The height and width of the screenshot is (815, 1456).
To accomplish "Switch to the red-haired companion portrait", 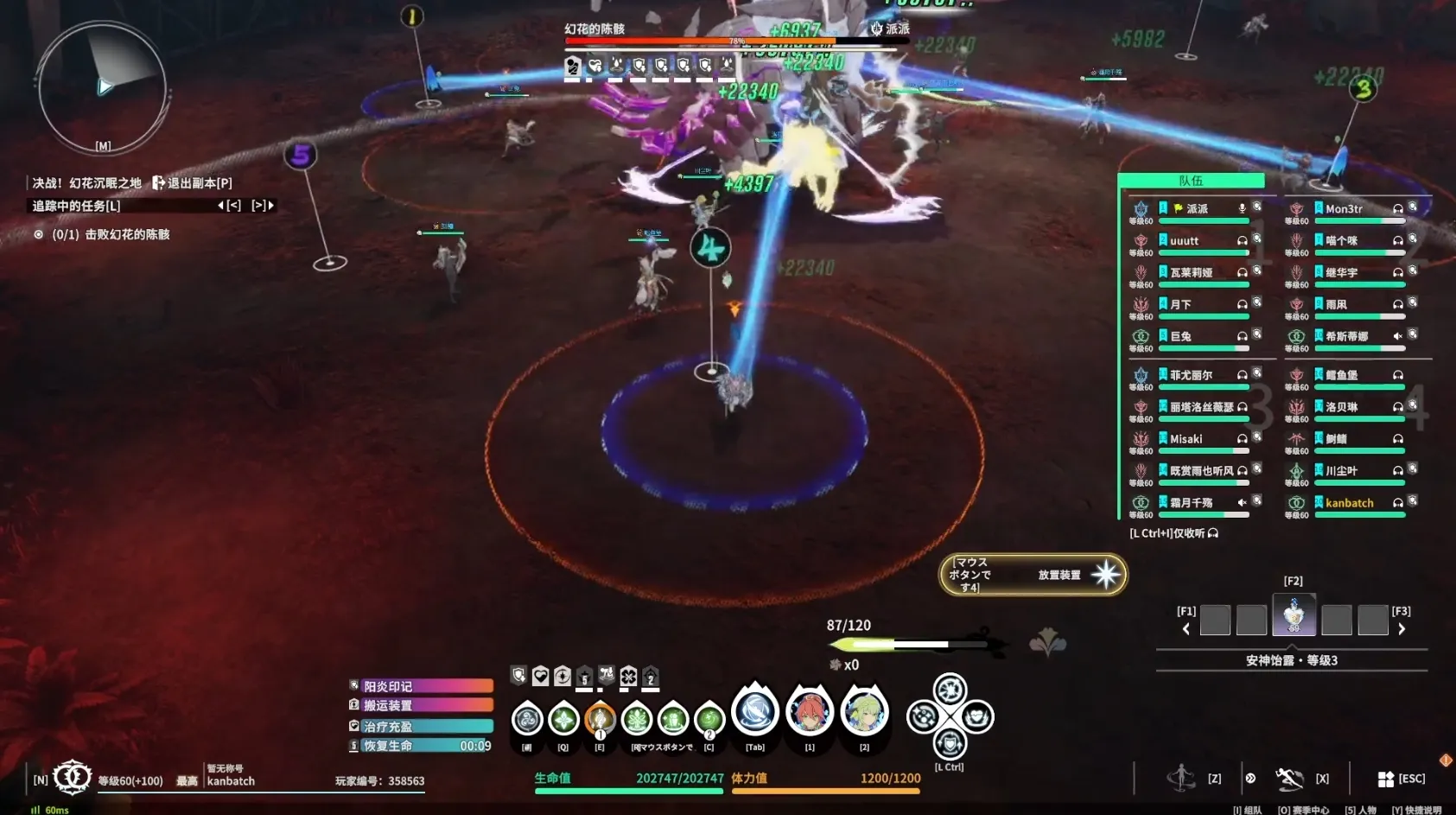I will (x=810, y=712).
